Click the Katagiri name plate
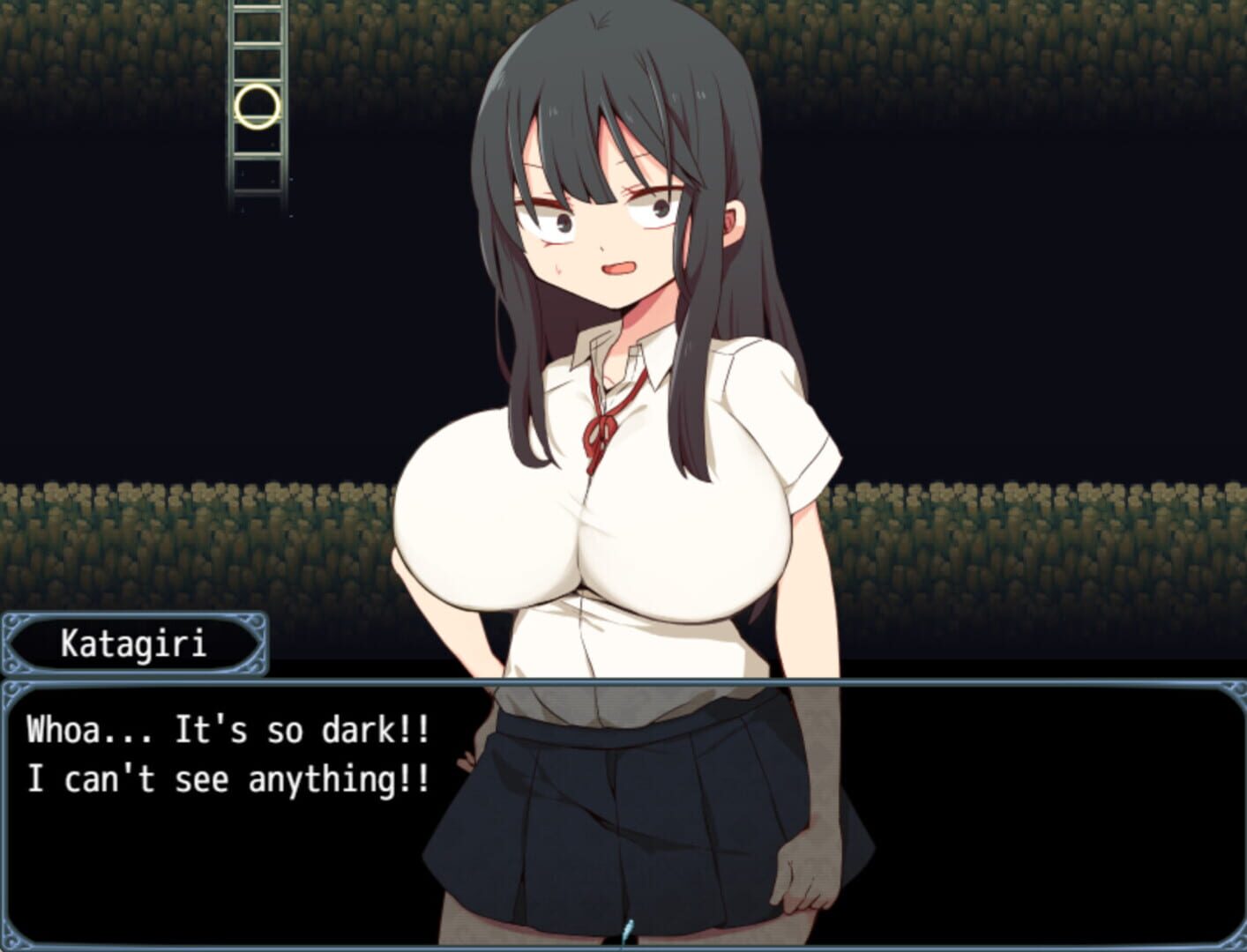 click(132, 644)
